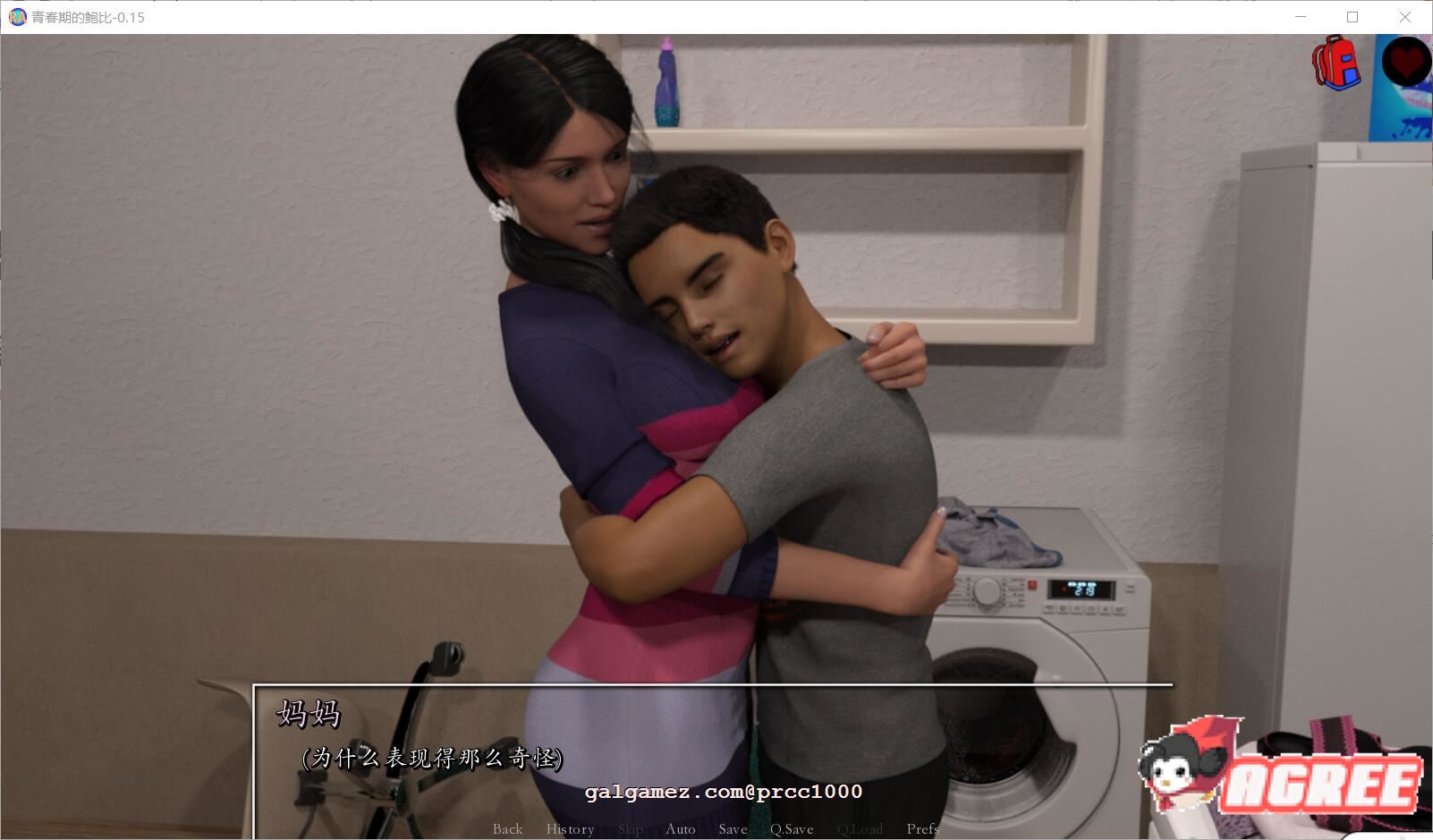Screen dimensions: 1433x840
Task: Close the game window
Action: point(1404,17)
